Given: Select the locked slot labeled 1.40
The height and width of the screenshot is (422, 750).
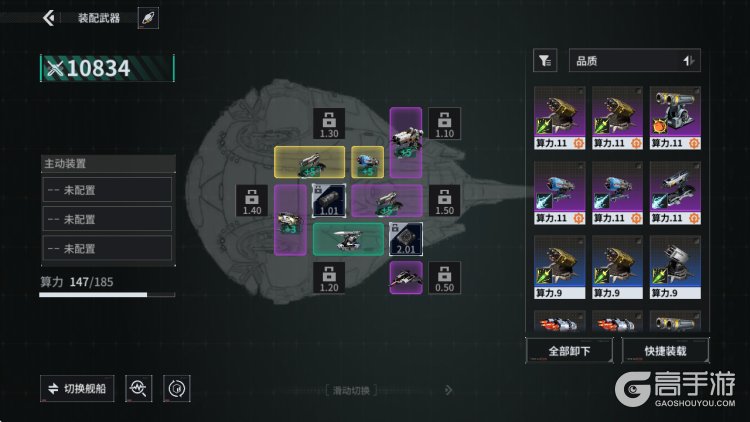Looking at the screenshot, I should point(252,200).
